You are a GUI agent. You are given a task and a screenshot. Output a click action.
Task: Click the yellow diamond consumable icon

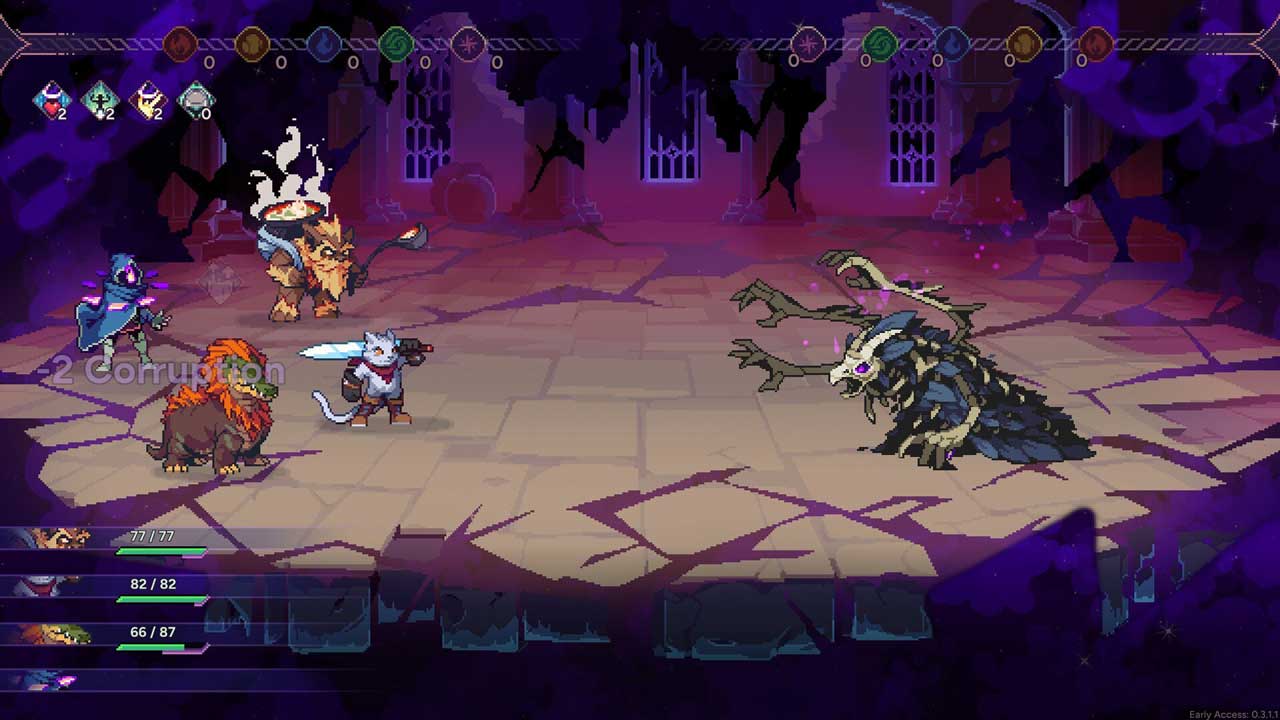click(148, 101)
